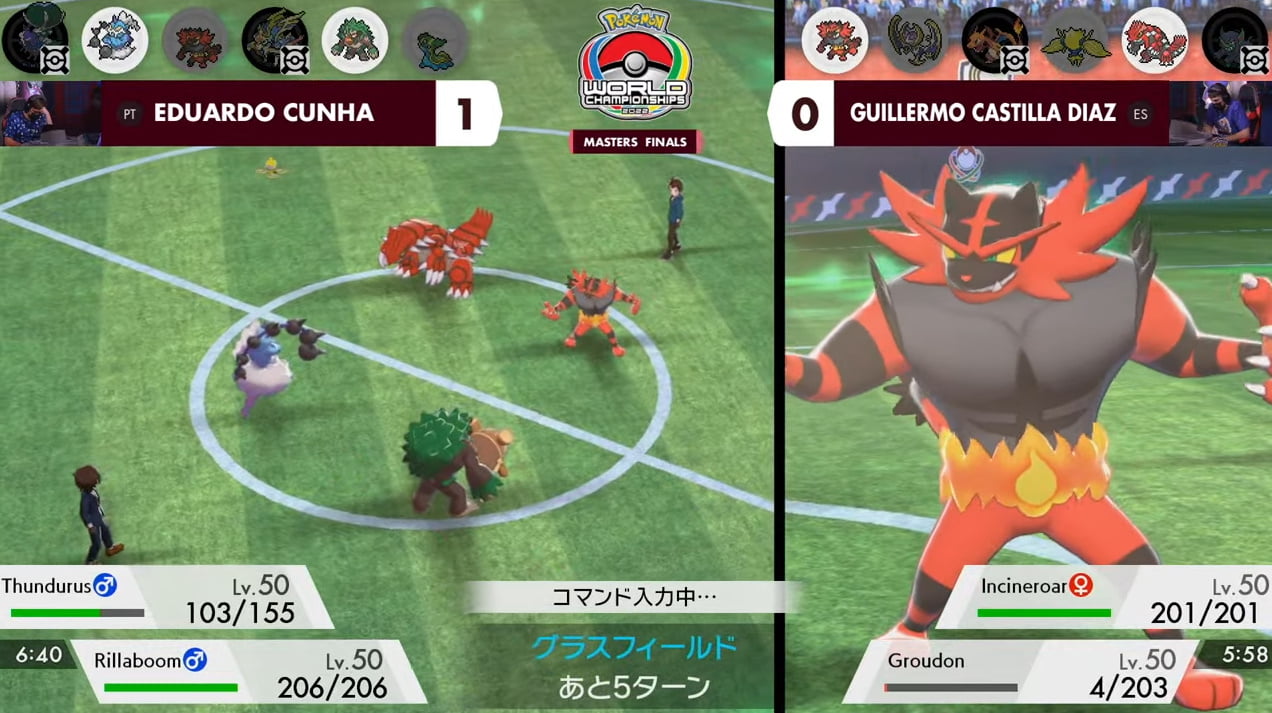Click the fainted Grimmsnarl team icon
This screenshot has width=1272, height=713.
coord(1234,40)
